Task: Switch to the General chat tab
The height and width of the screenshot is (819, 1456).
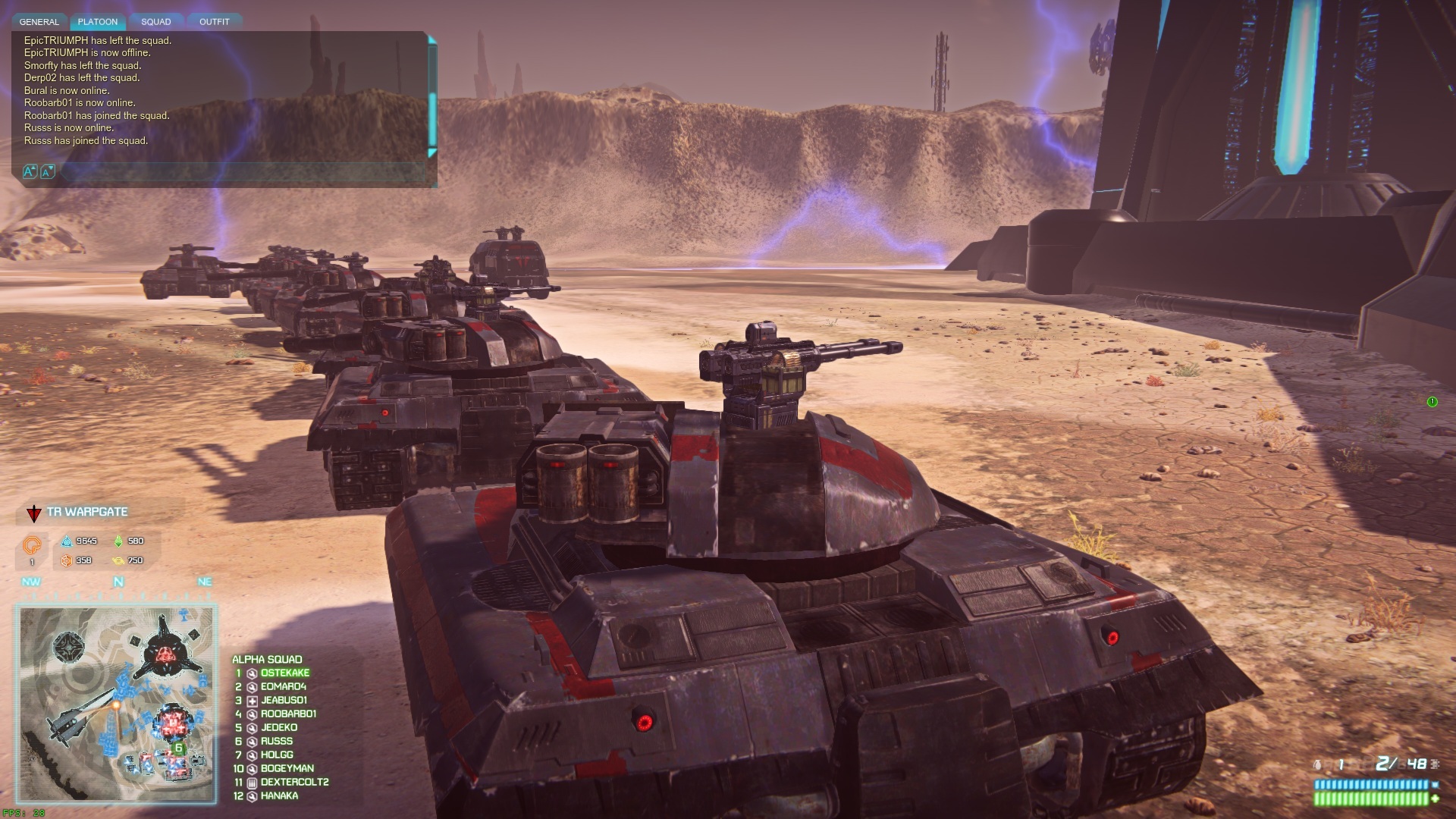Action: pyautogui.click(x=39, y=22)
